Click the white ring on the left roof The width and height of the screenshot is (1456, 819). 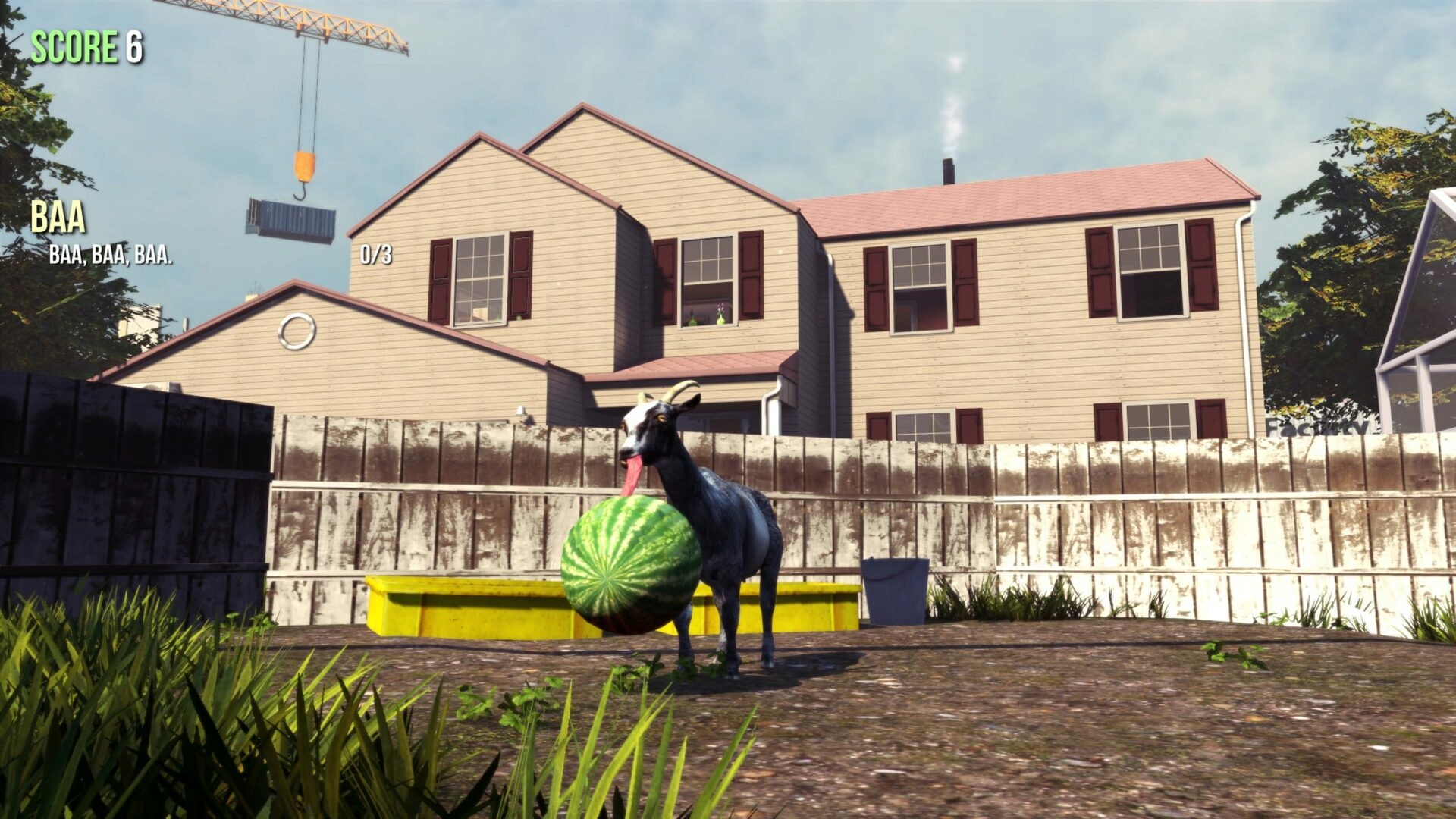[297, 329]
